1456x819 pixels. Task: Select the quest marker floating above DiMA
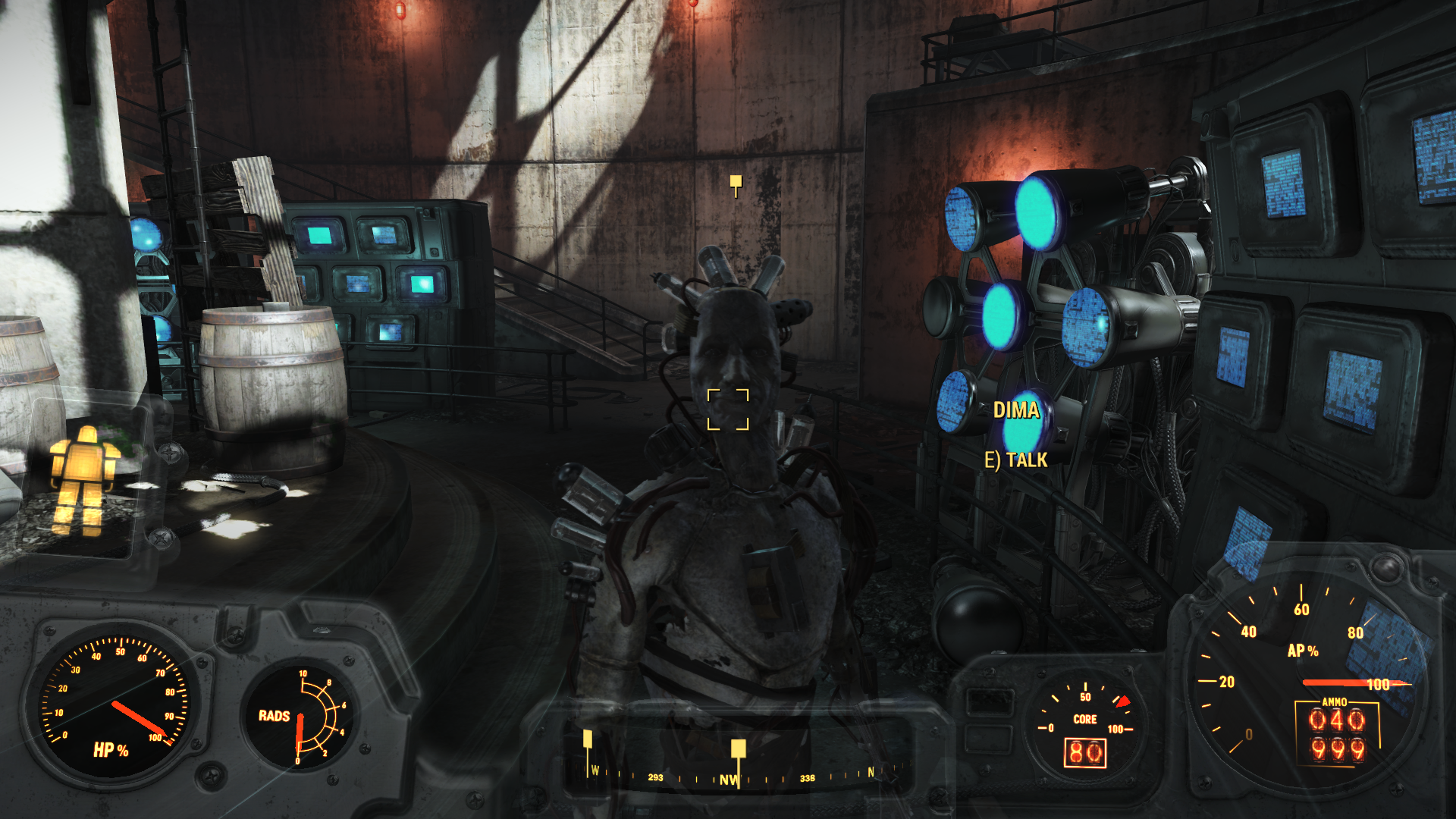pyautogui.click(x=736, y=182)
